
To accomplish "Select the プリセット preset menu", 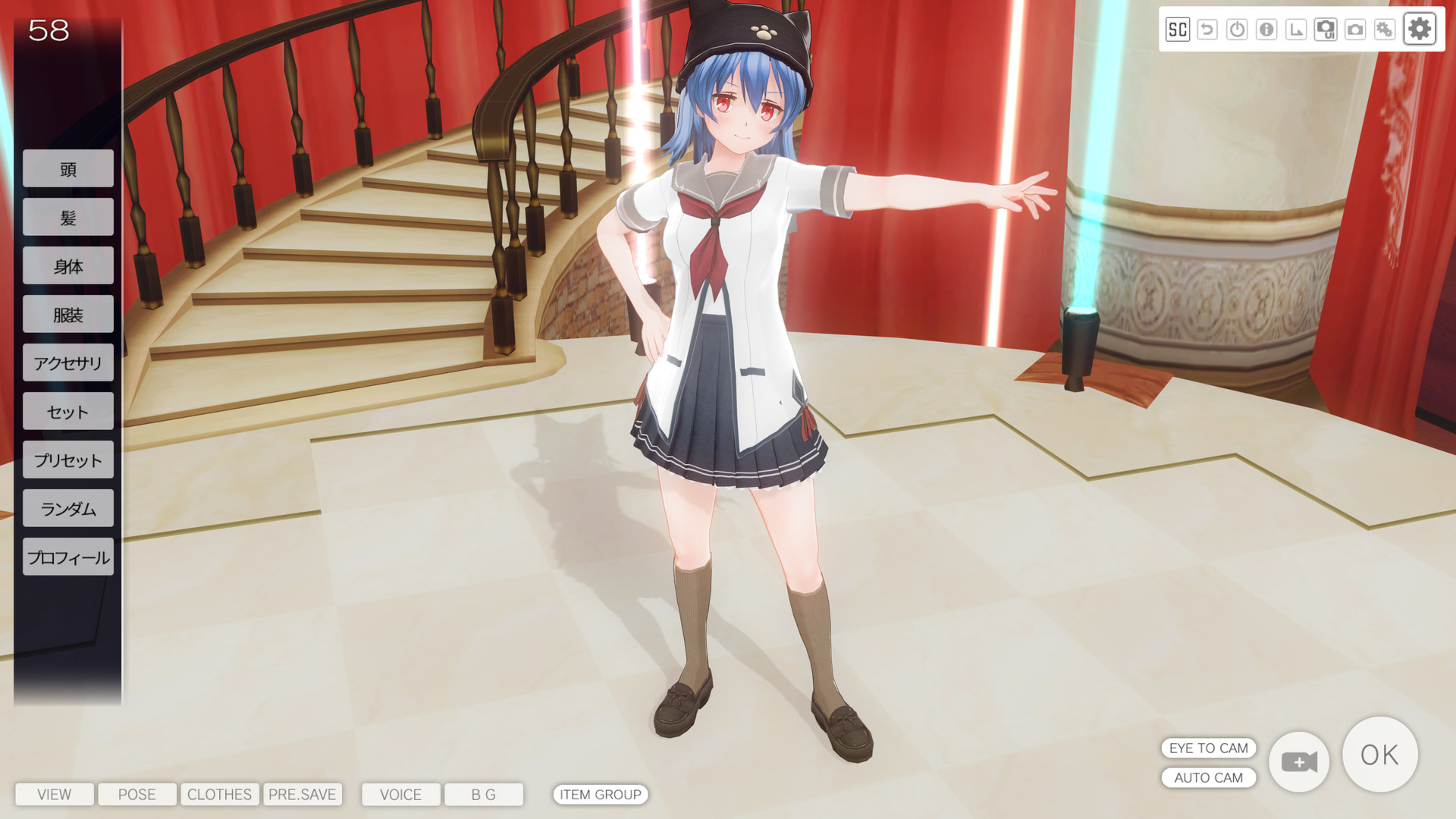I will (x=68, y=460).
